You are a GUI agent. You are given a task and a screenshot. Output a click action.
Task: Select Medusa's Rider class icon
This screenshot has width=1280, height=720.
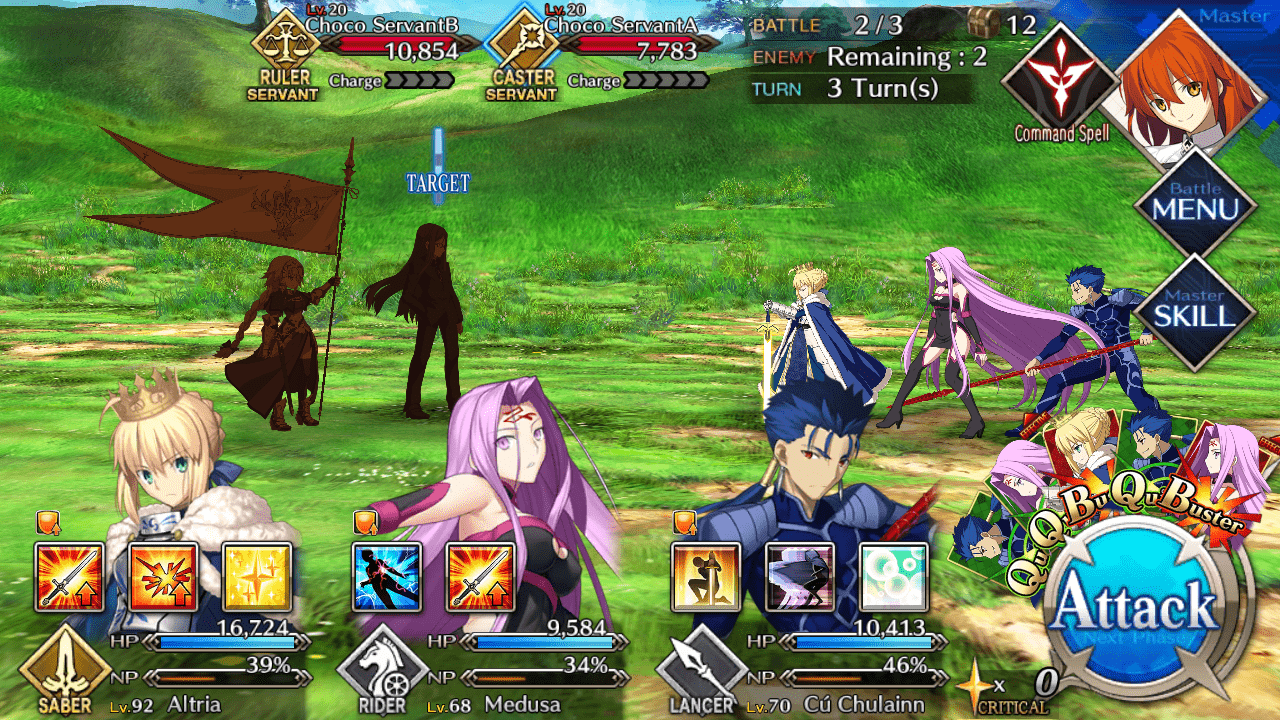tap(383, 672)
